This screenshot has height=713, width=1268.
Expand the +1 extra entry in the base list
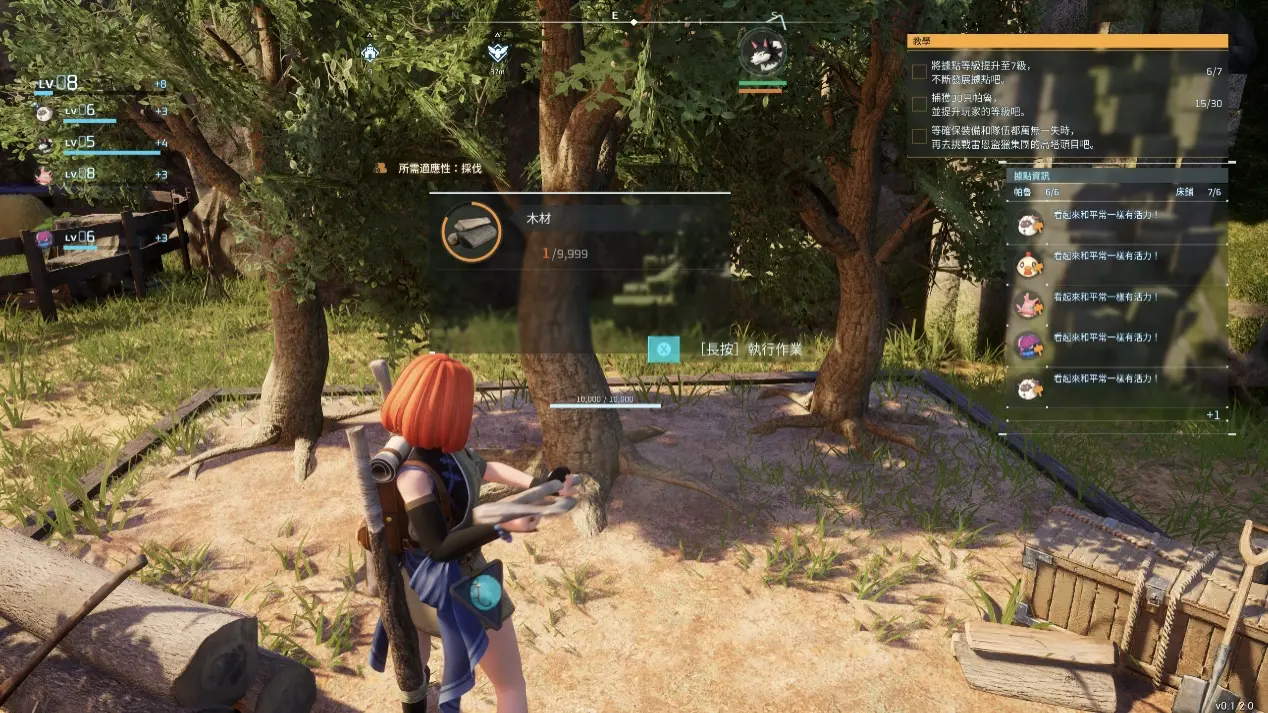tap(1212, 414)
